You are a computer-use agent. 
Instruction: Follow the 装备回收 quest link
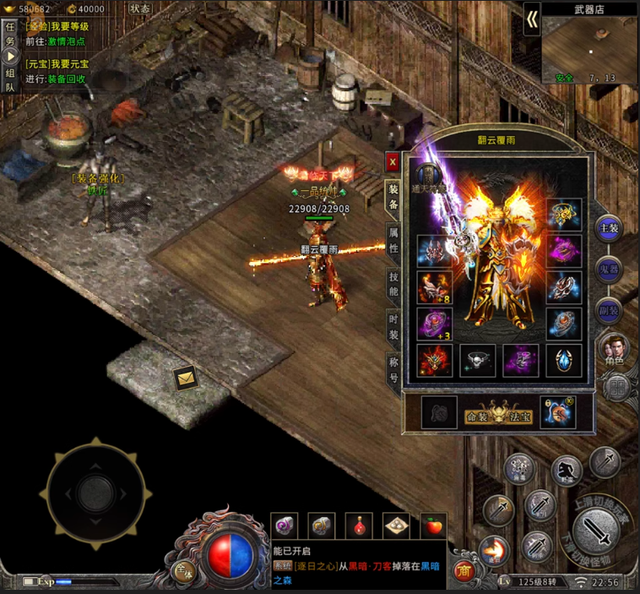click(69, 79)
